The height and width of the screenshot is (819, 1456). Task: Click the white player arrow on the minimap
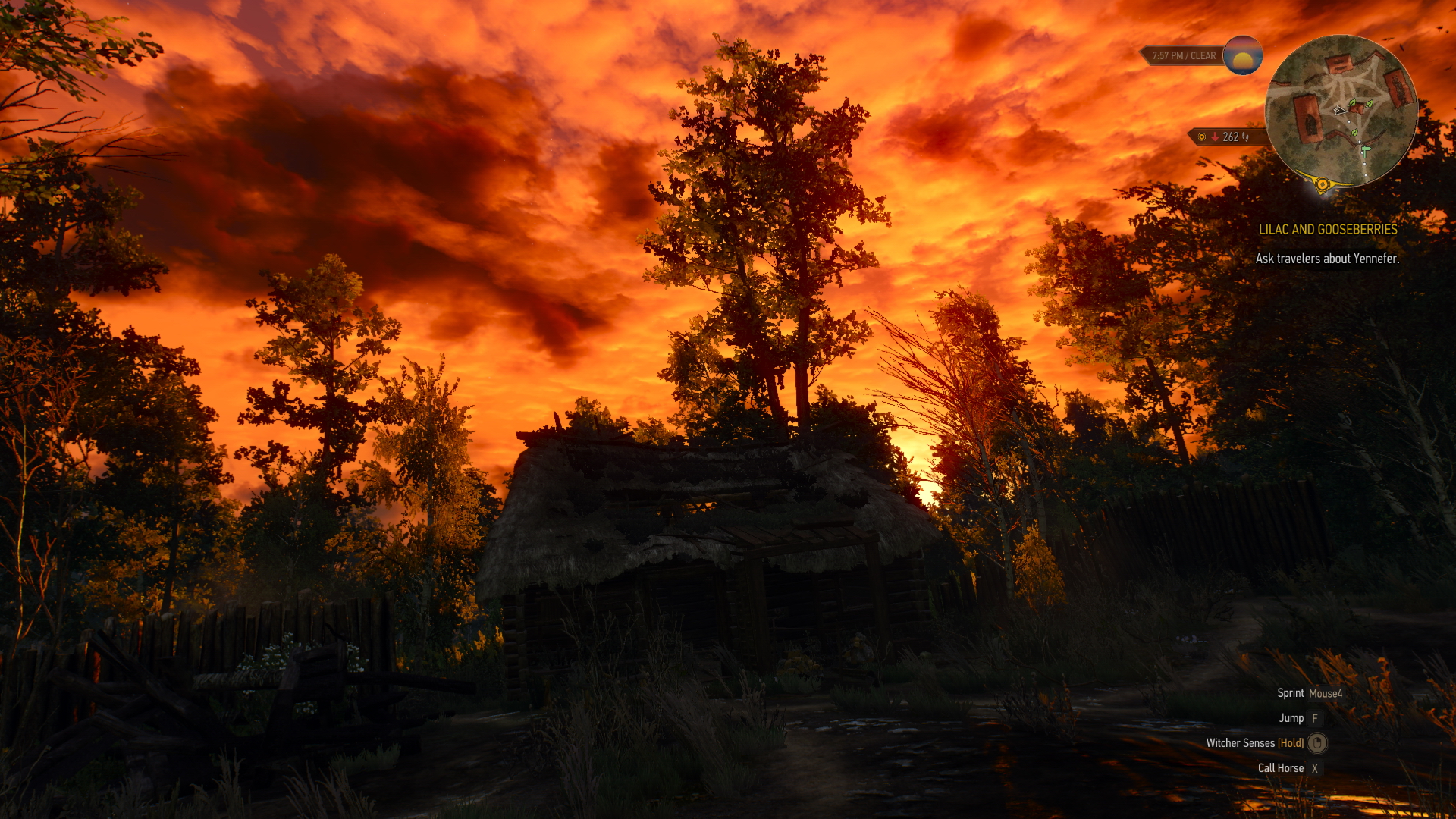[1340, 111]
